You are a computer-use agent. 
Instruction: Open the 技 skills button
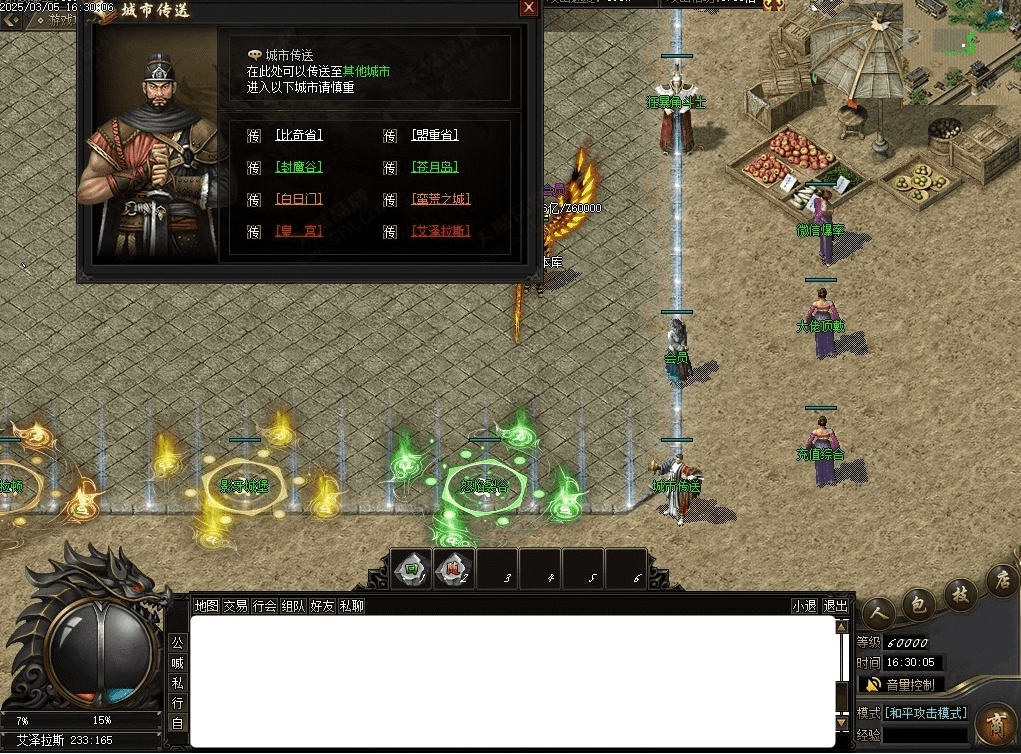click(x=960, y=591)
